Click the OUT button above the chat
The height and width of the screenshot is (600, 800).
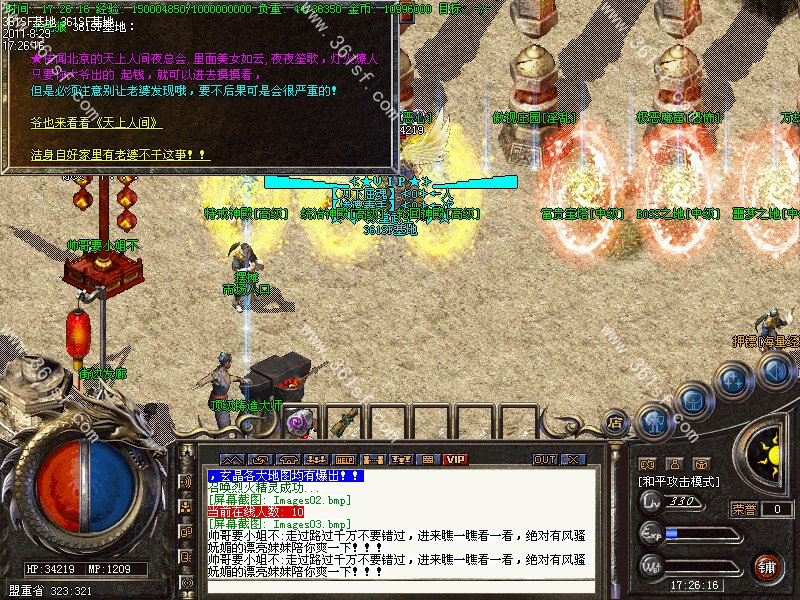545,459
